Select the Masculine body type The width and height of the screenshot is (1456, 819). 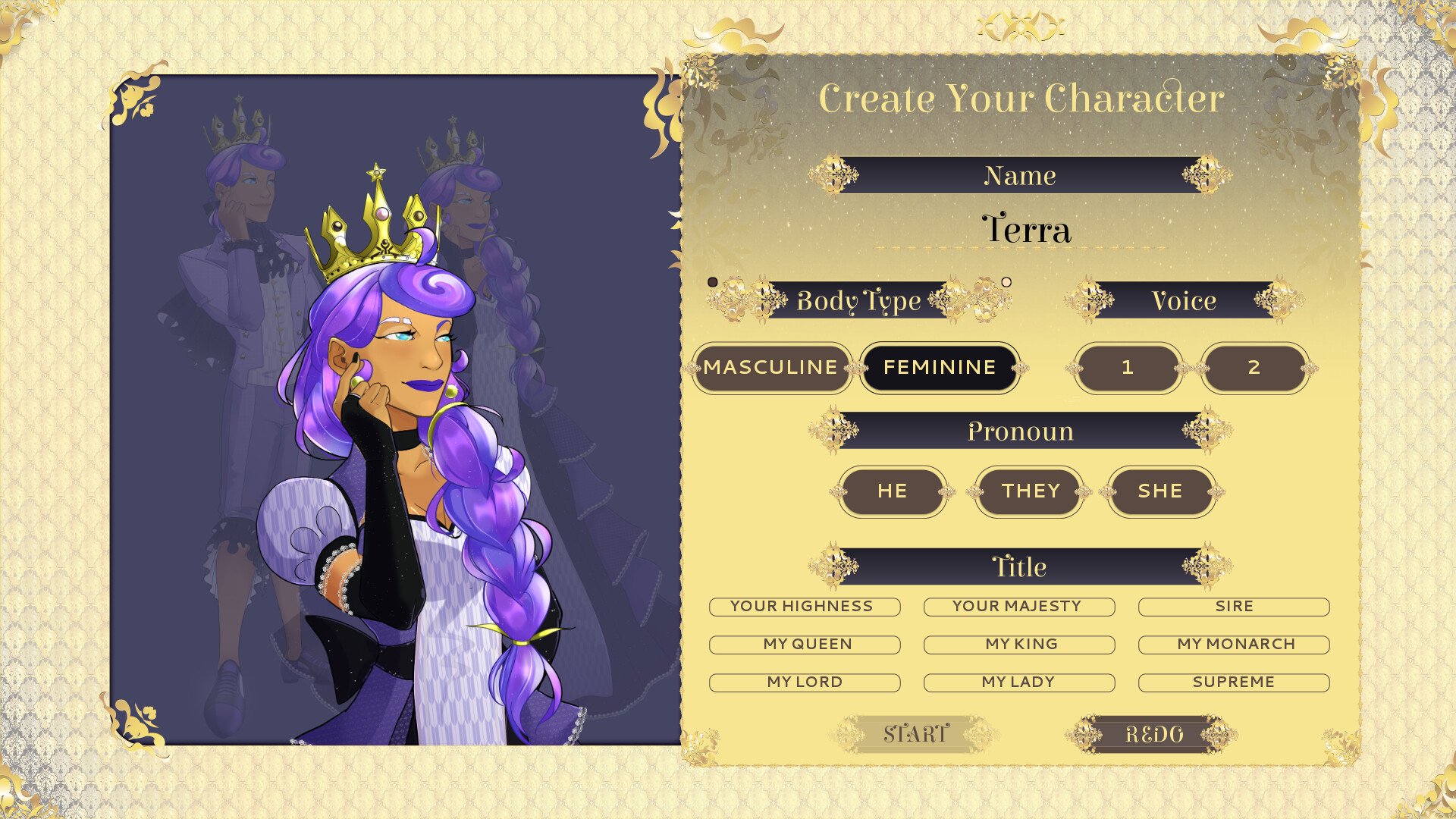771,368
